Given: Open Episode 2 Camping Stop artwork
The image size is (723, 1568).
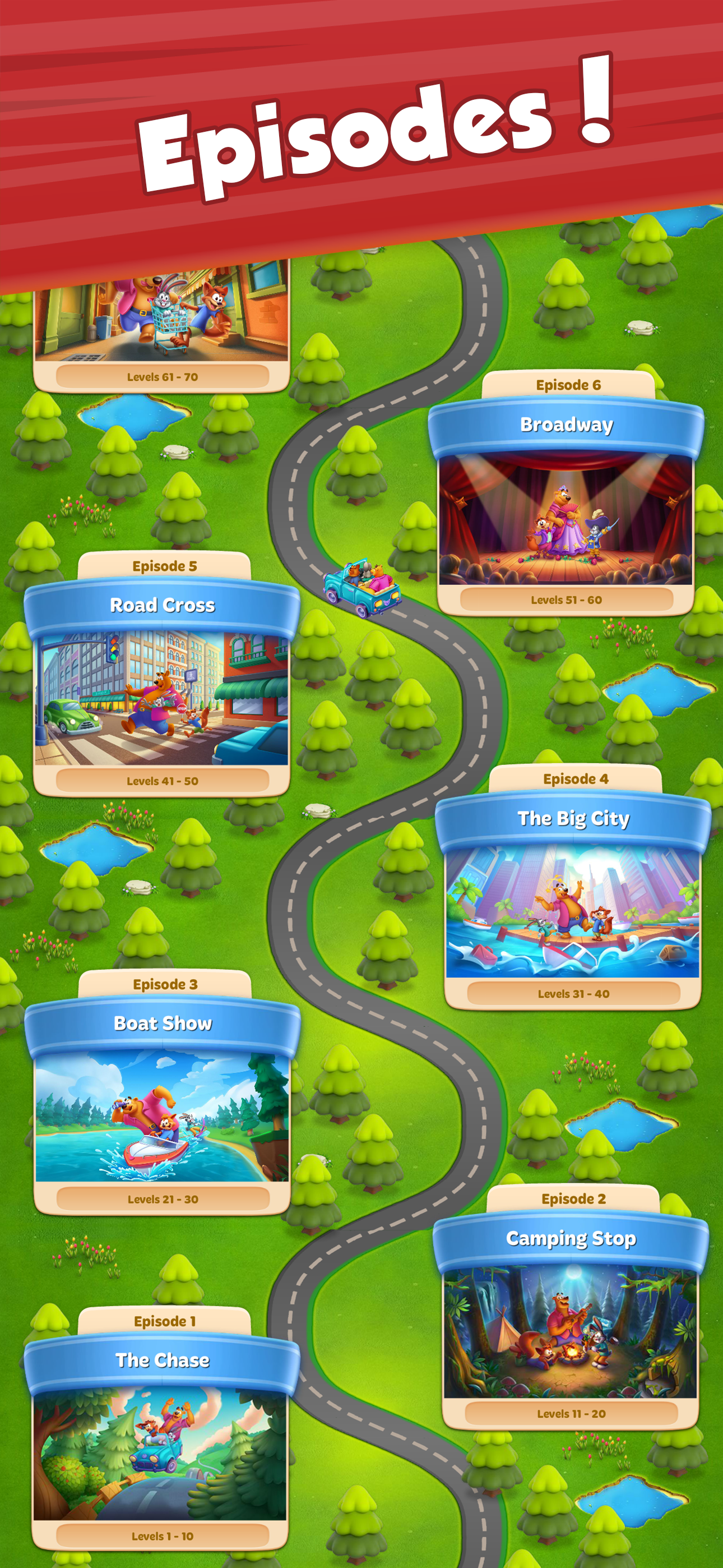Looking at the screenshot, I should (572, 1333).
